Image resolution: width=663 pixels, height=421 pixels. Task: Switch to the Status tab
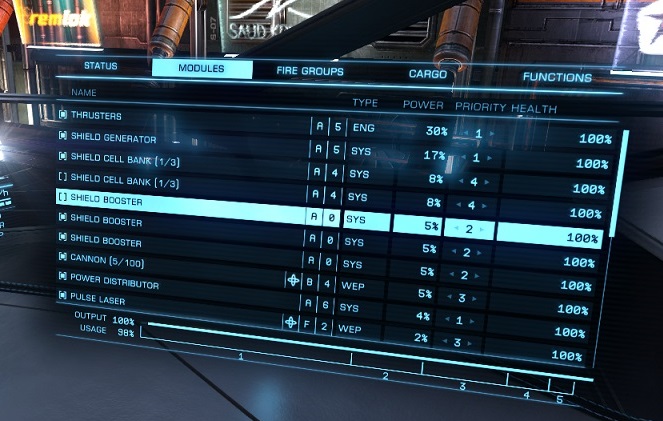point(101,66)
